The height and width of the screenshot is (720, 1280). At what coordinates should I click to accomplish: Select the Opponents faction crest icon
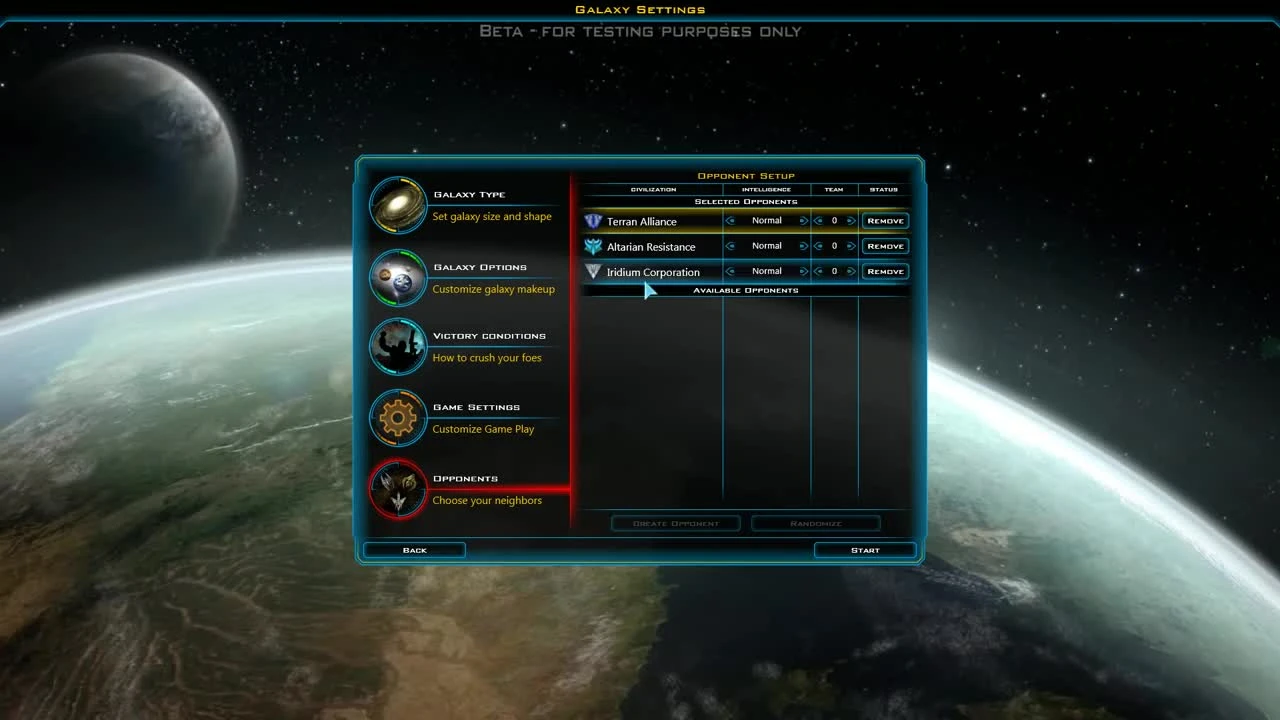pos(397,489)
